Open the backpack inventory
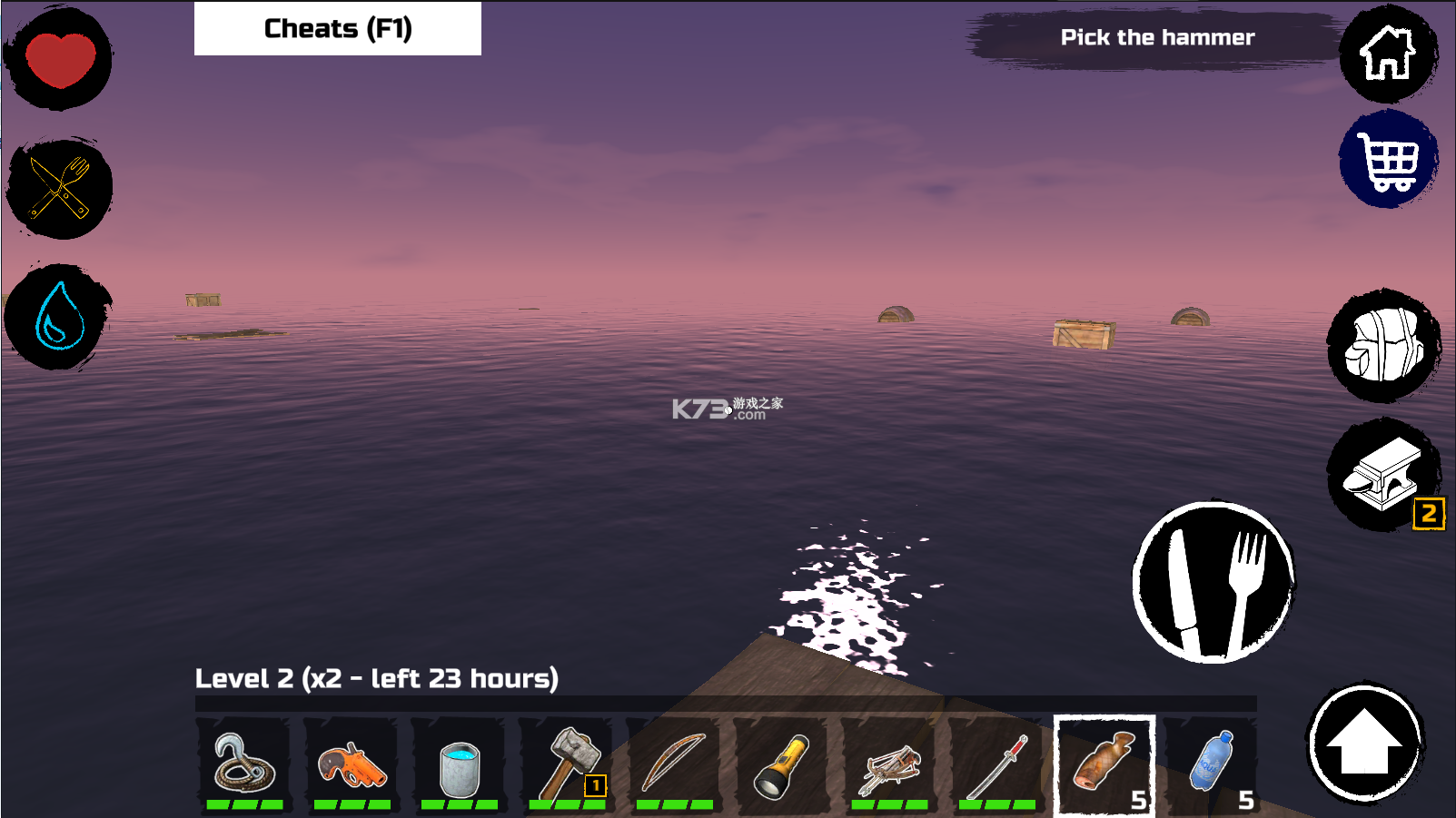The image size is (1456, 818). [1383, 346]
